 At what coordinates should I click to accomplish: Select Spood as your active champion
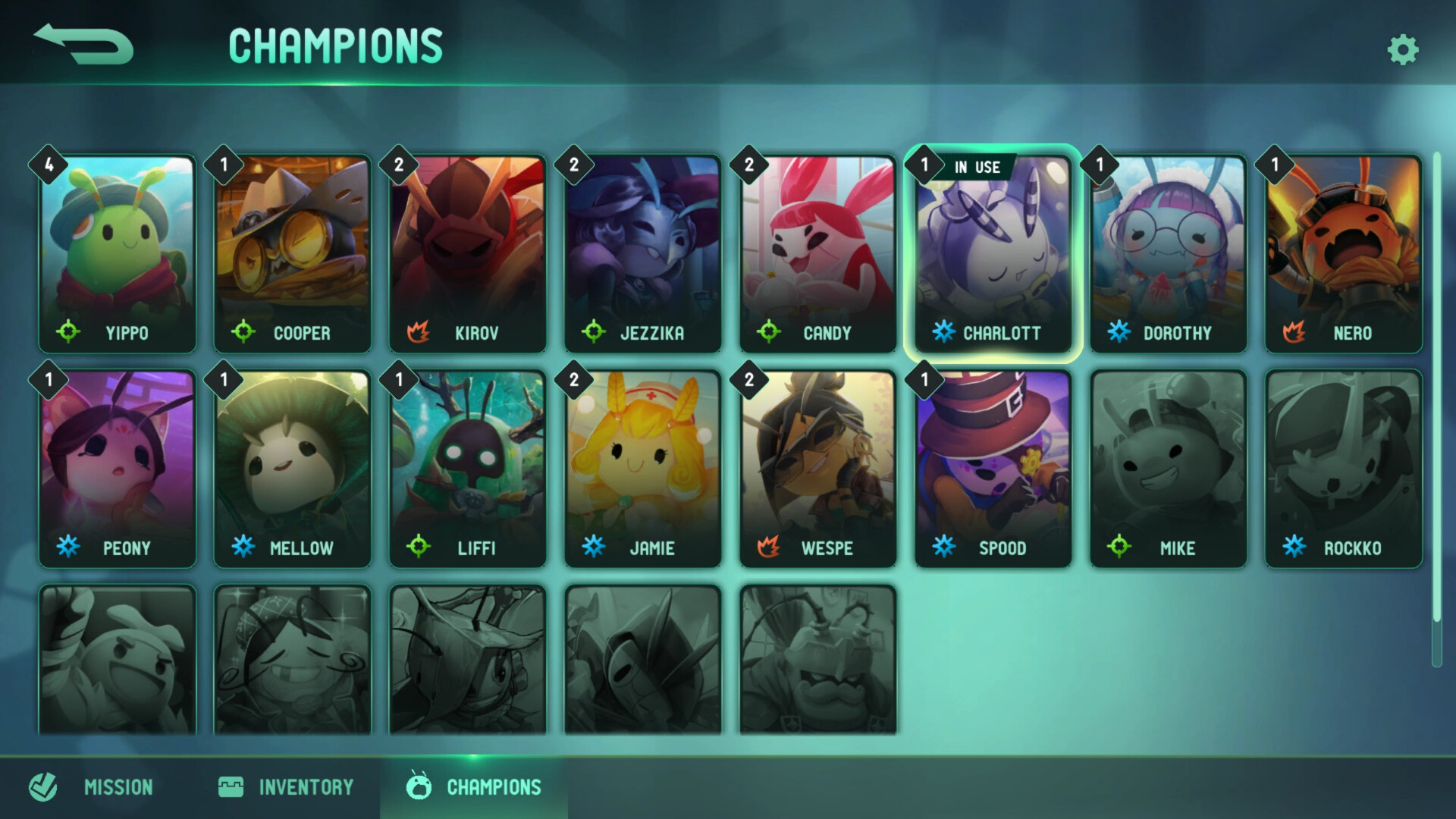[x=992, y=468]
